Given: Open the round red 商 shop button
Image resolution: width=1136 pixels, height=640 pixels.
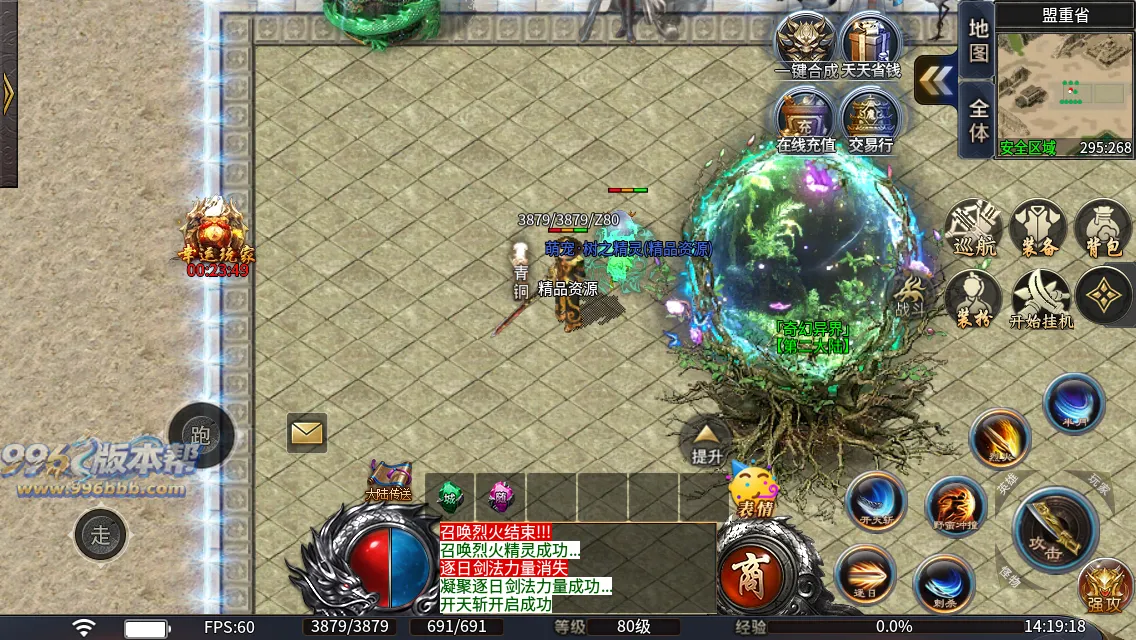Looking at the screenshot, I should (x=750, y=577).
